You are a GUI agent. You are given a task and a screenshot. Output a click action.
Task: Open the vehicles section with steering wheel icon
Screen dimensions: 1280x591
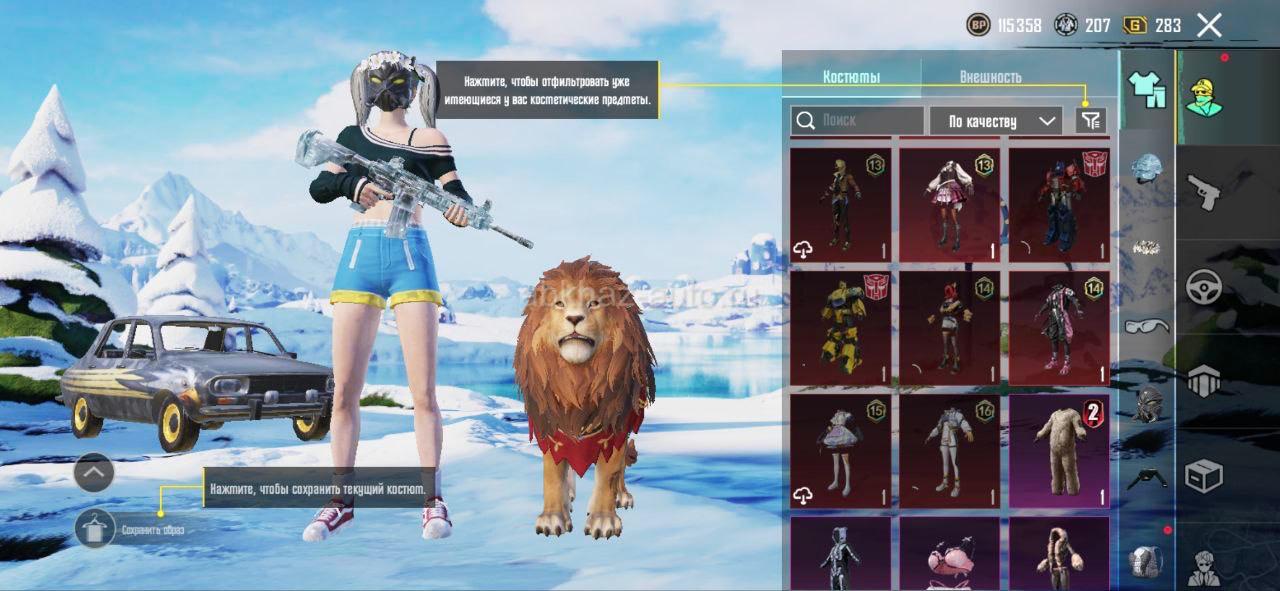pos(1204,287)
